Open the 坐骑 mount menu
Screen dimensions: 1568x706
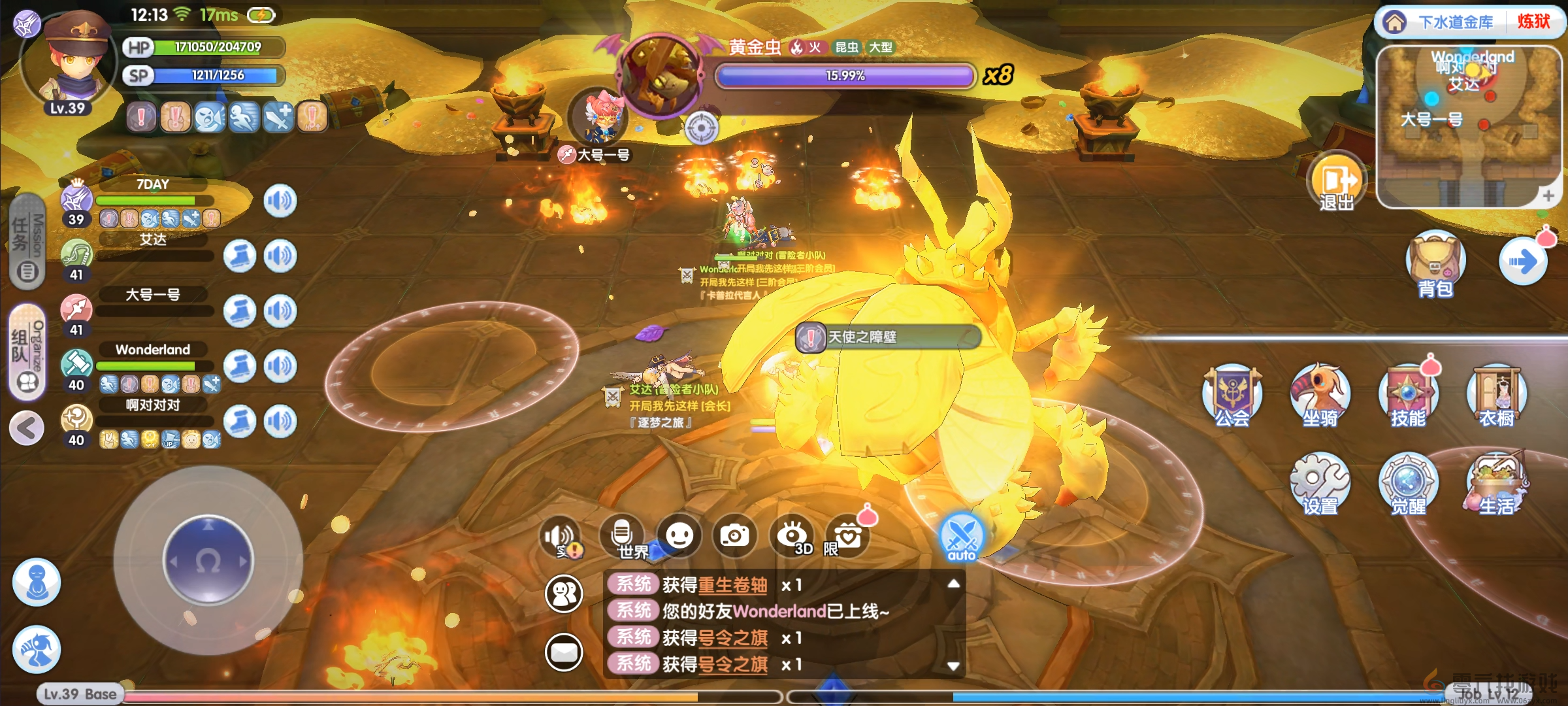(1320, 395)
